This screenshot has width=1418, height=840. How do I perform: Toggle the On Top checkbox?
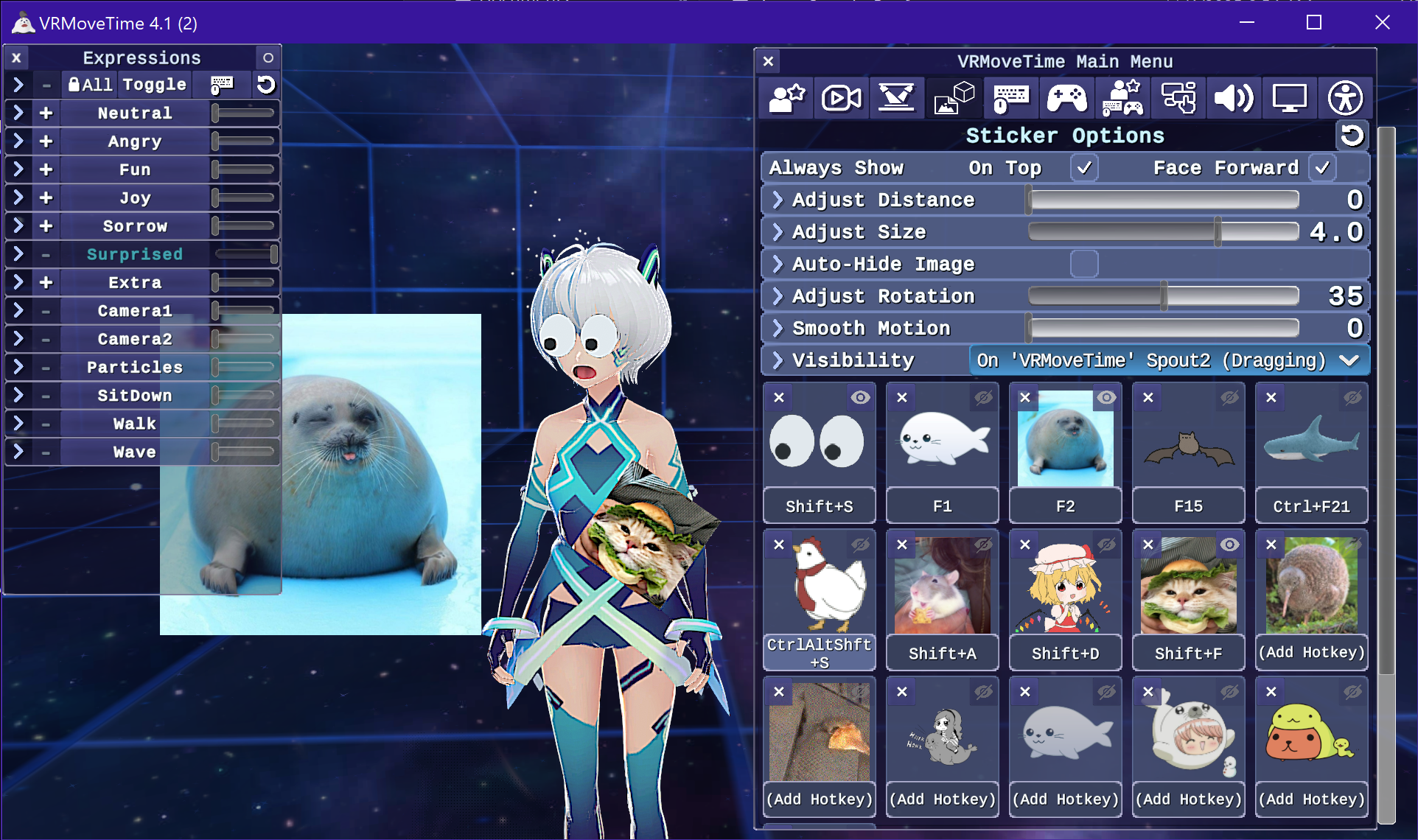pos(1083,168)
